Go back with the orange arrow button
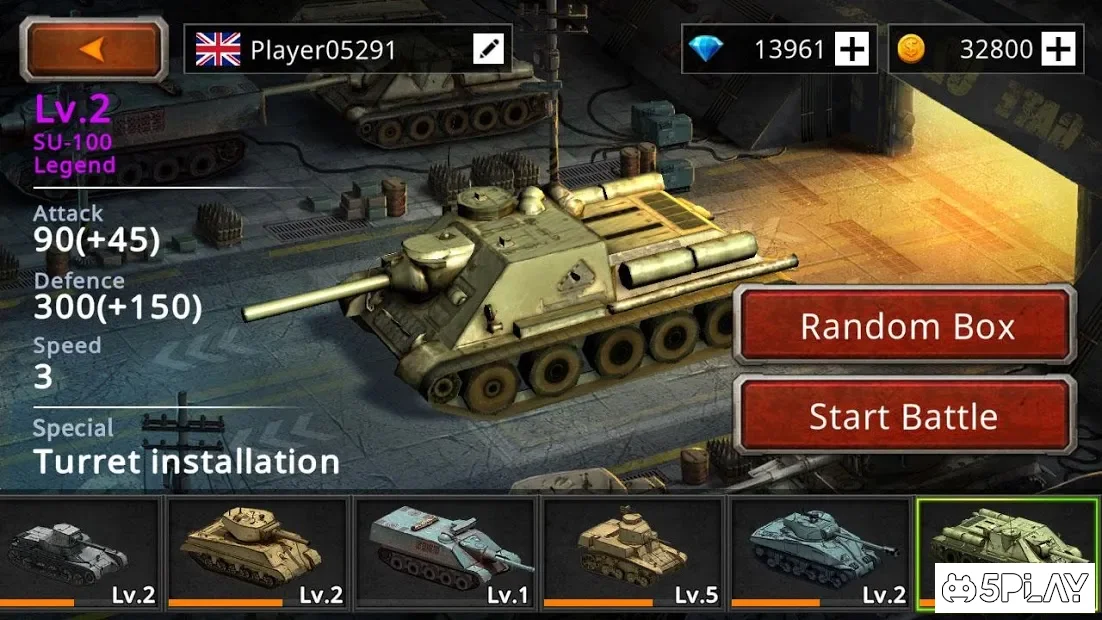The height and width of the screenshot is (620, 1102). click(94, 49)
